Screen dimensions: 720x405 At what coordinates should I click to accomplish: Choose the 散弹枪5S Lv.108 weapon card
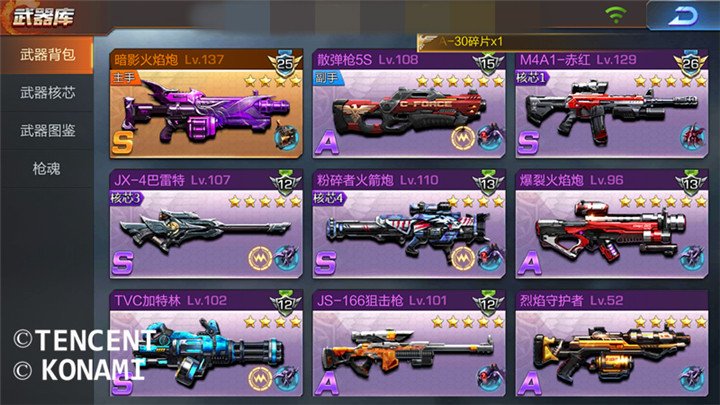408,105
